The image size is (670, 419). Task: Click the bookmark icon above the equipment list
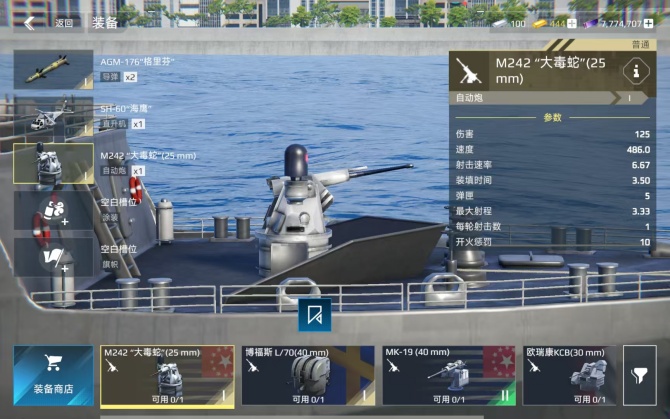pos(315,314)
